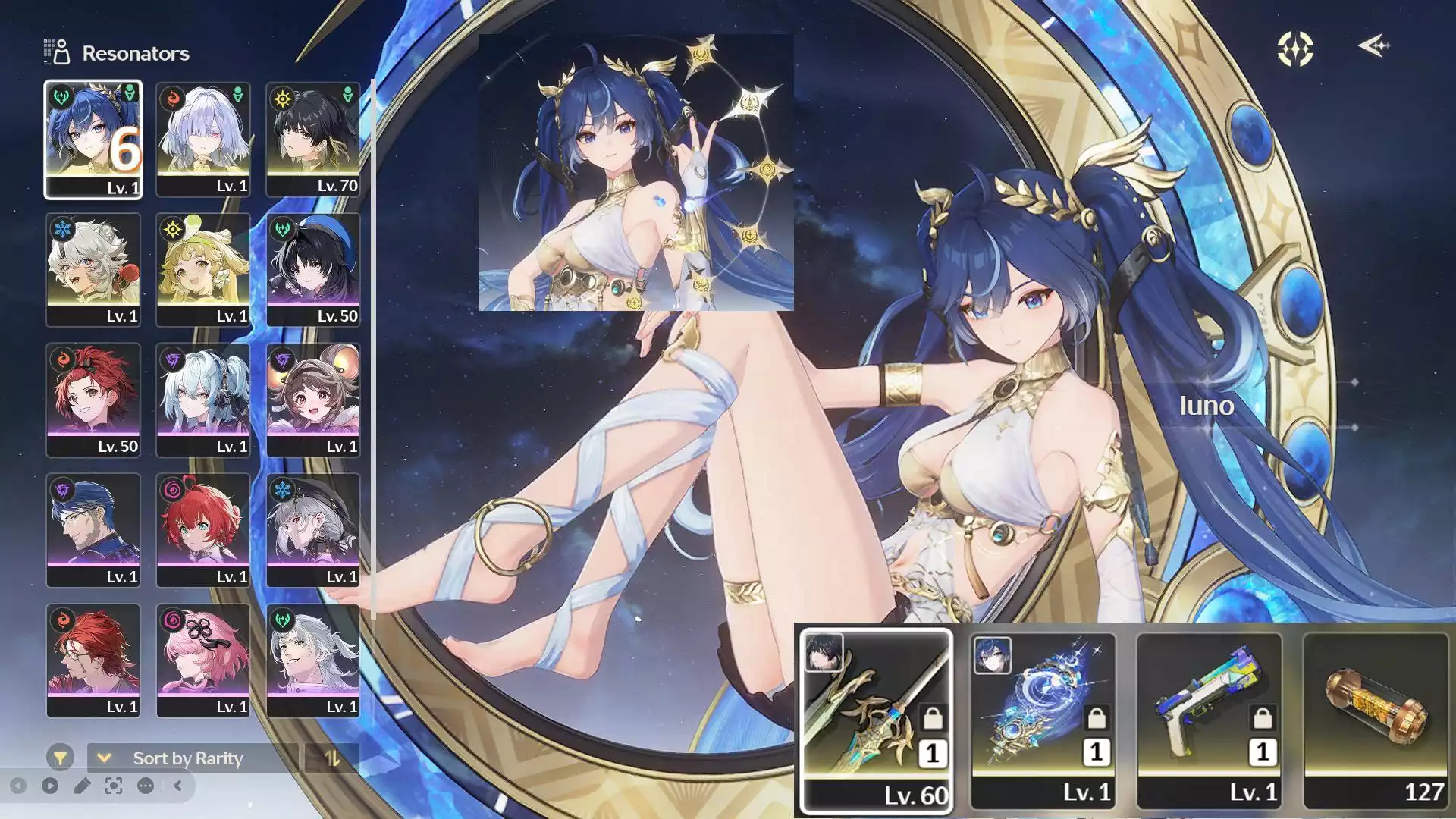Click the capsule item showing 127
1456x819 pixels.
tap(1376, 720)
